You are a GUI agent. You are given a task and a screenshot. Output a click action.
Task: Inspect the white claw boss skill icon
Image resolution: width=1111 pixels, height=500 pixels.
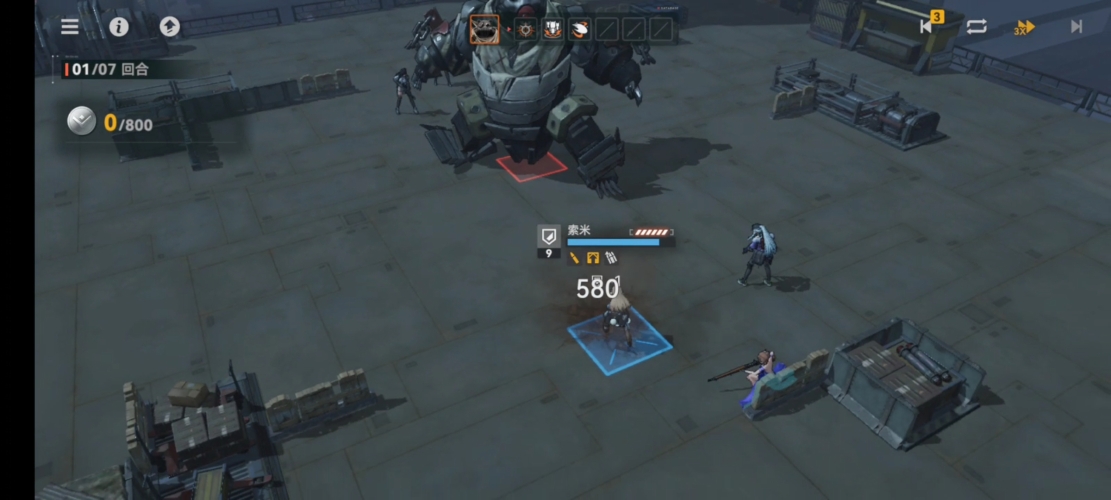(579, 29)
